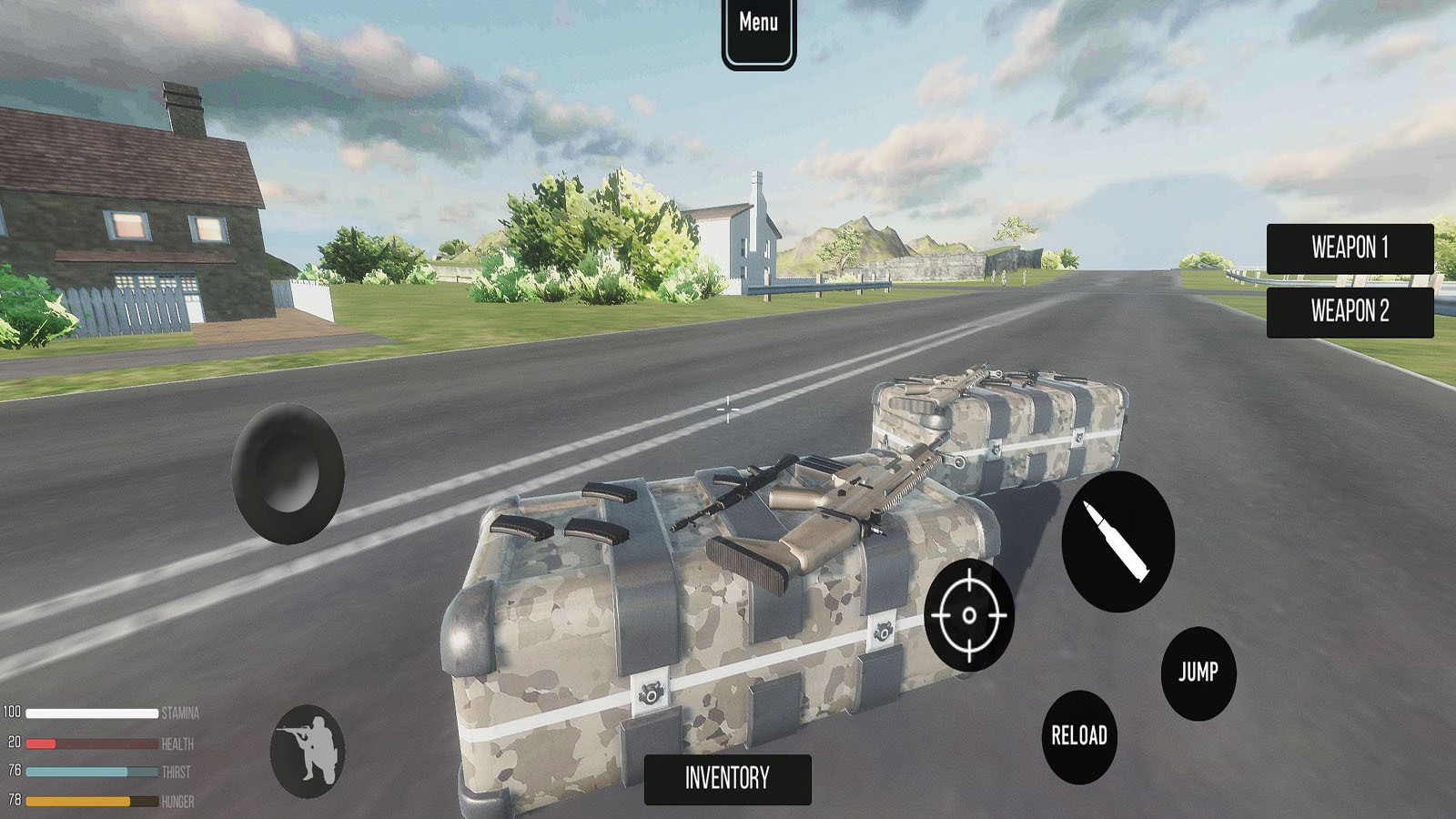1456x819 pixels.
Task: Open the Inventory panel
Action: [727, 779]
